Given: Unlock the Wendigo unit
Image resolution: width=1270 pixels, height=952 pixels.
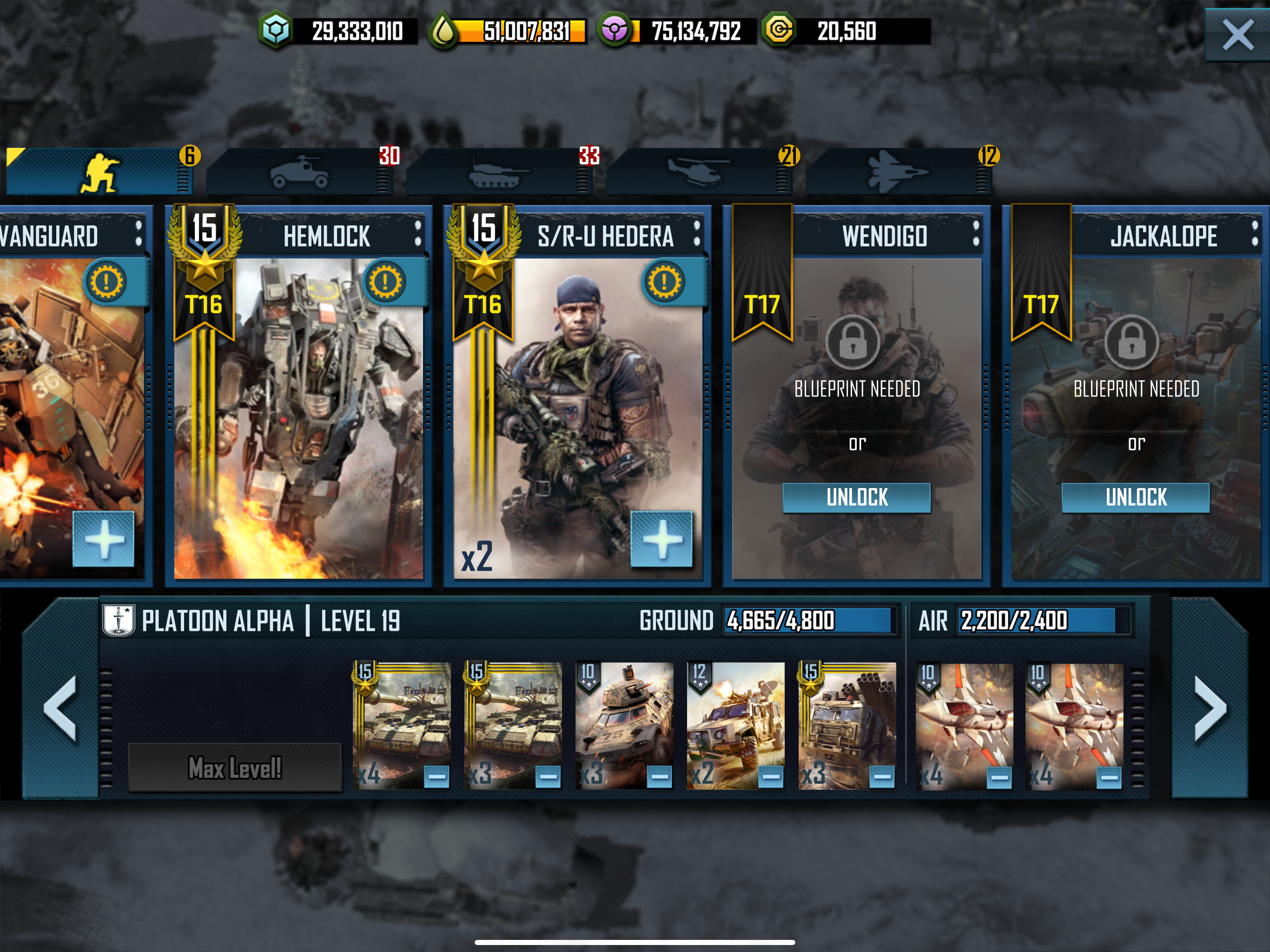Looking at the screenshot, I should (856, 497).
